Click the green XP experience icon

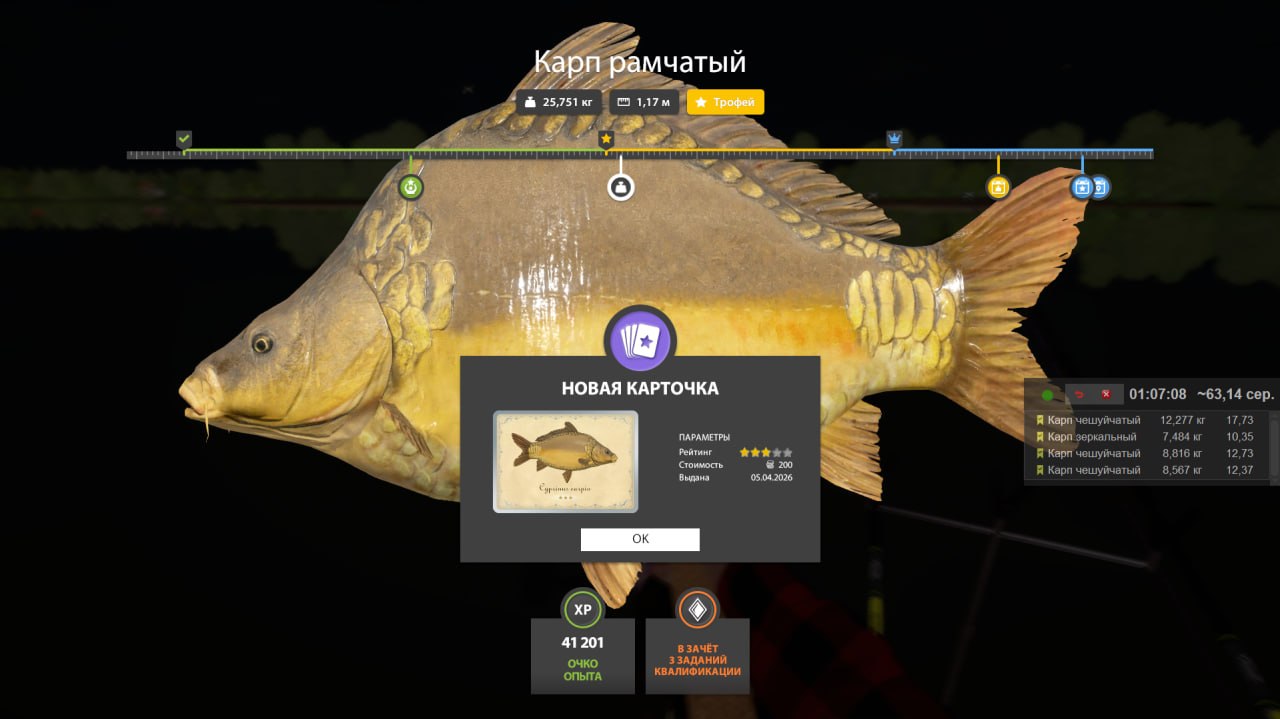[582, 609]
